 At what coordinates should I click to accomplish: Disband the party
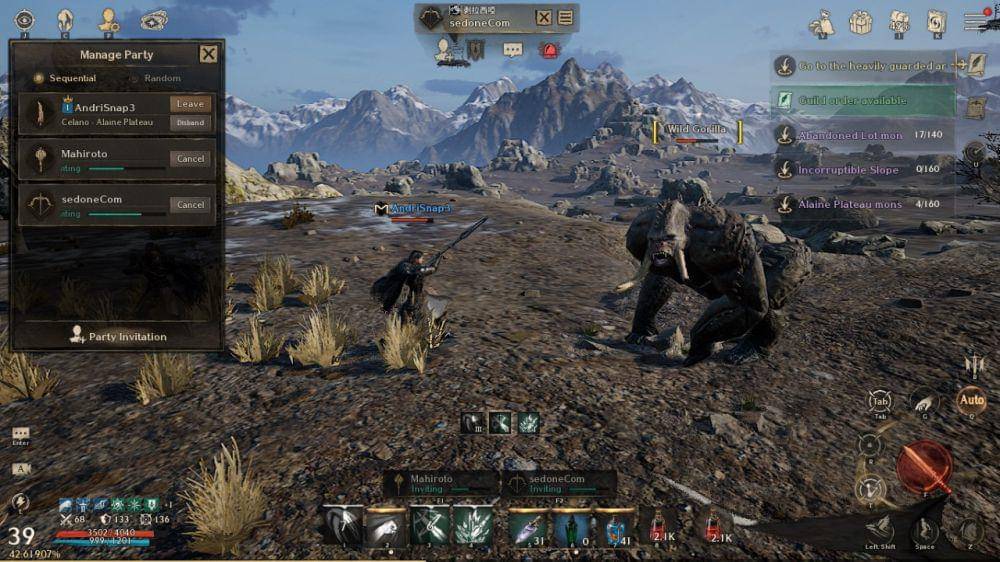point(190,123)
